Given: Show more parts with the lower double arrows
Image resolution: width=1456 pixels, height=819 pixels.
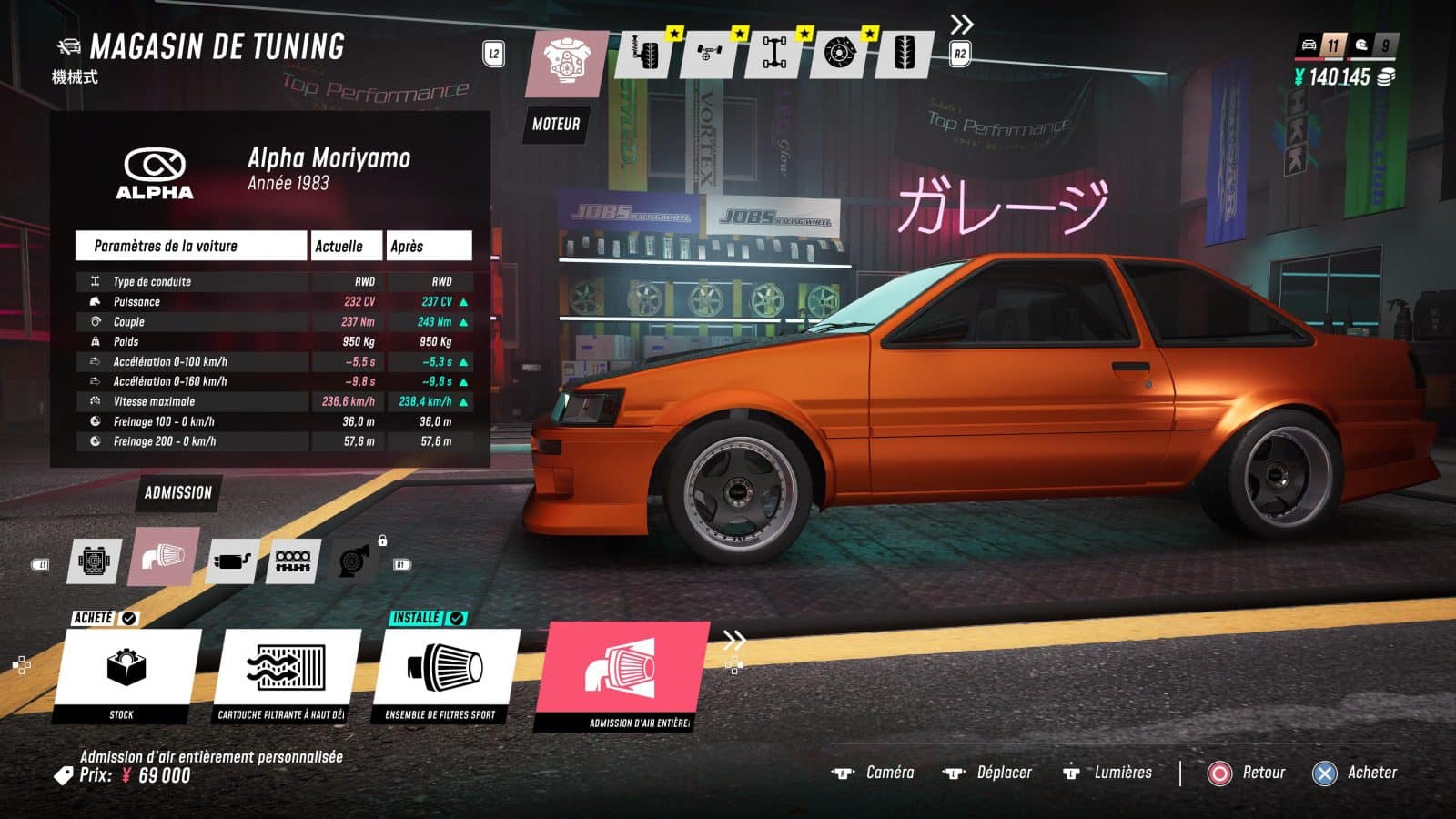Looking at the screenshot, I should click(x=733, y=640).
